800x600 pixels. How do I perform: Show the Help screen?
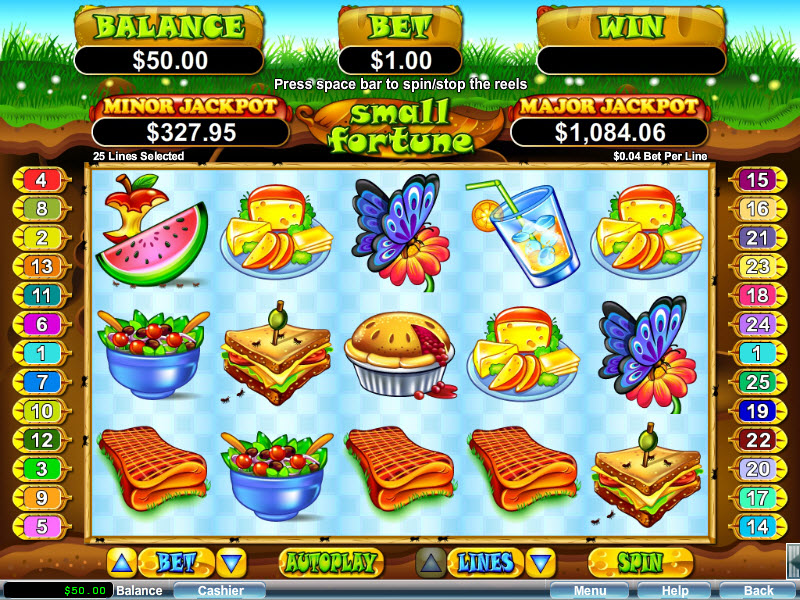coord(674,591)
